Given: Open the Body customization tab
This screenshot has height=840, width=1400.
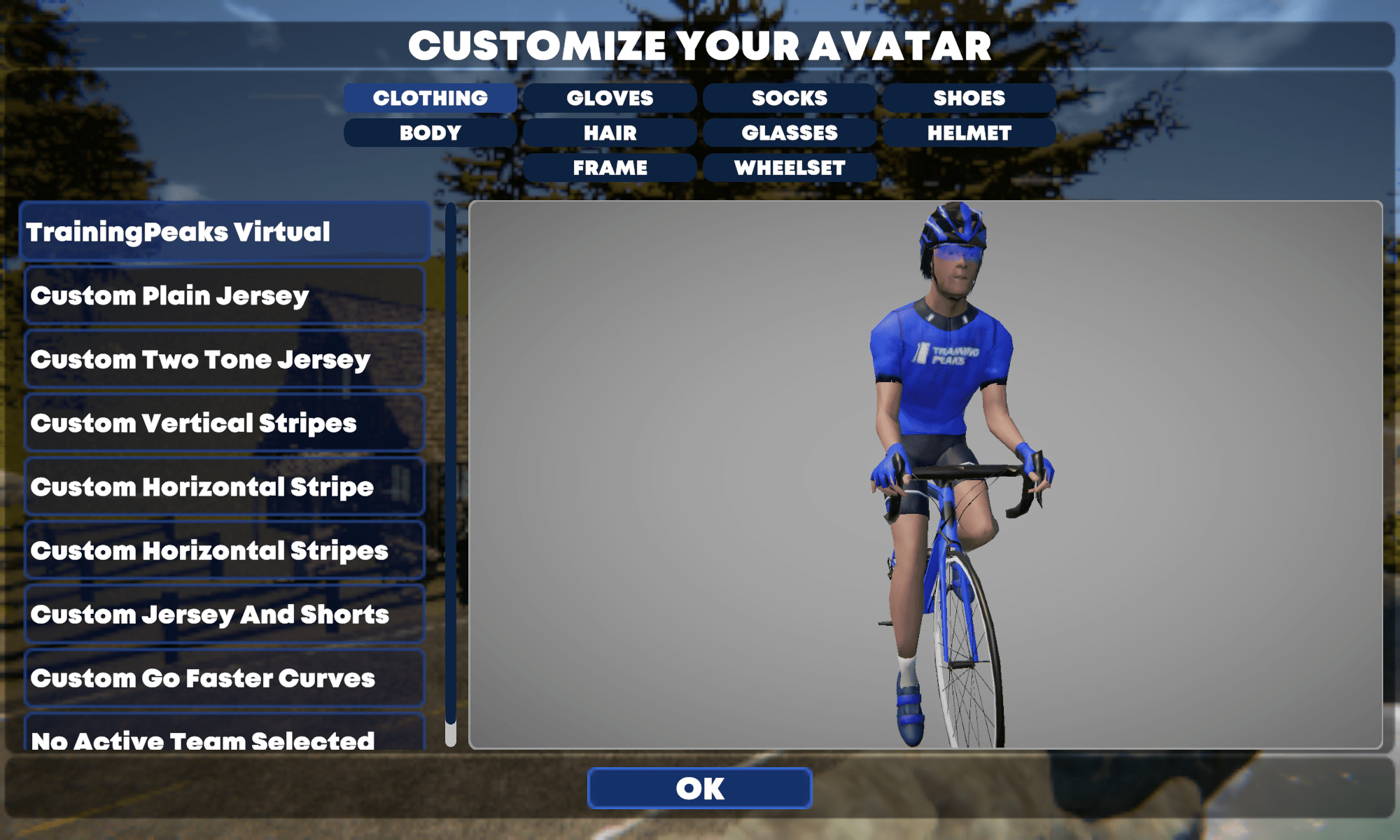Looking at the screenshot, I should click(430, 133).
